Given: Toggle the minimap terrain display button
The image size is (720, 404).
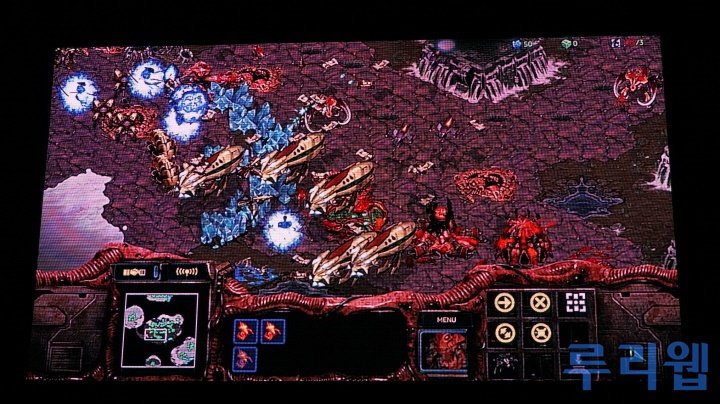Looking at the screenshot, I should click(x=133, y=272).
